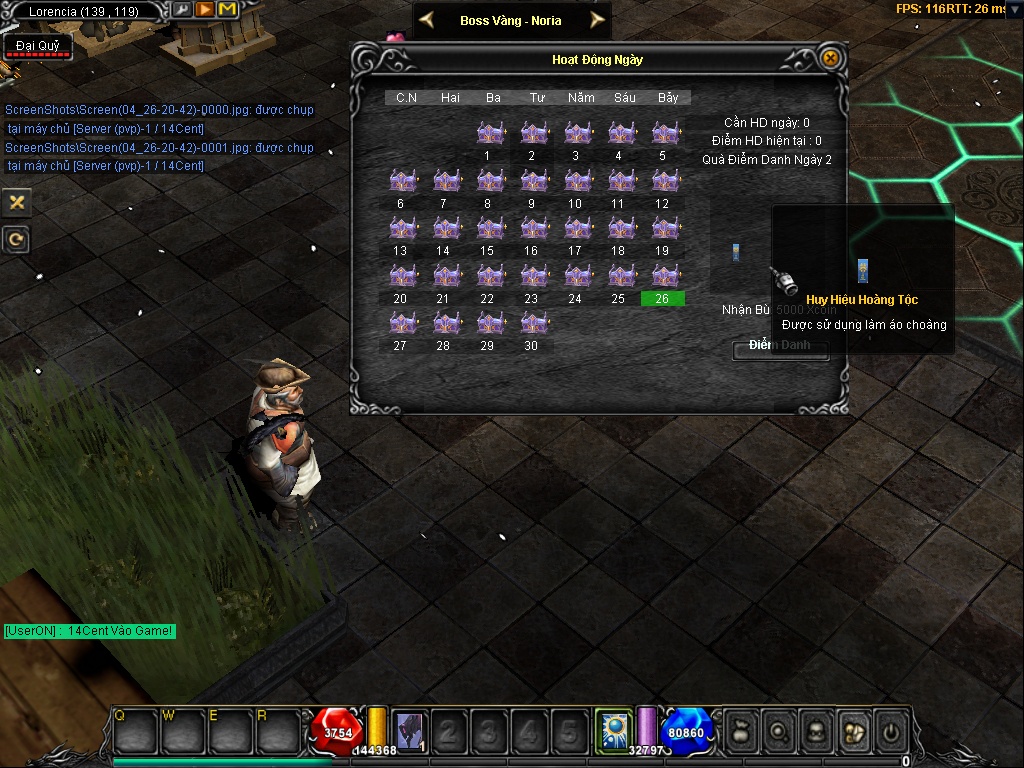
Task: Click the power button in bottom bar
Action: coord(889,732)
